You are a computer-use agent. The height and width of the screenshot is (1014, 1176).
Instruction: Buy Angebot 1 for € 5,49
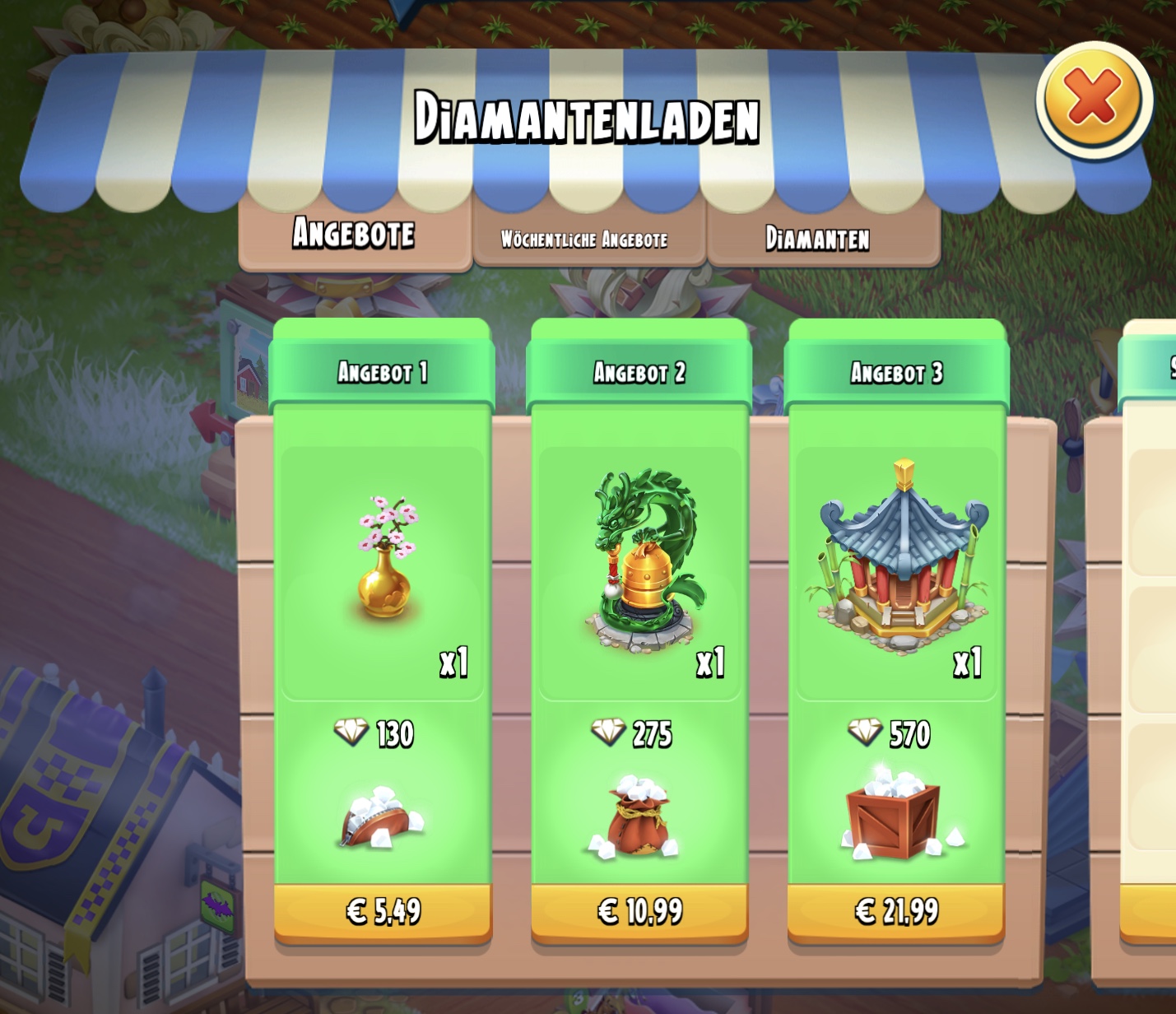click(383, 912)
